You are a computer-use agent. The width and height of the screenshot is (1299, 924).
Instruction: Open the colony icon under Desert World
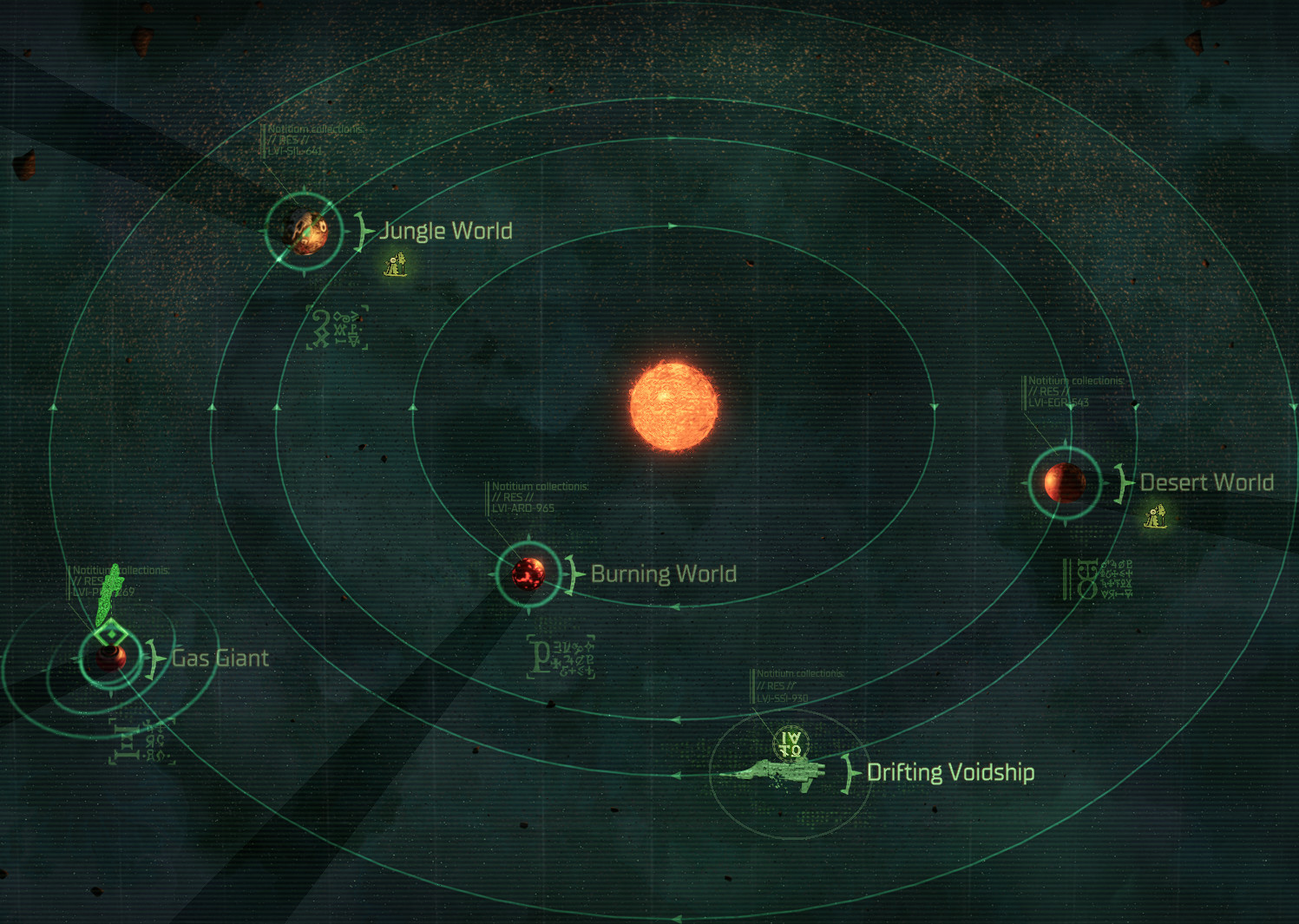tap(1155, 516)
